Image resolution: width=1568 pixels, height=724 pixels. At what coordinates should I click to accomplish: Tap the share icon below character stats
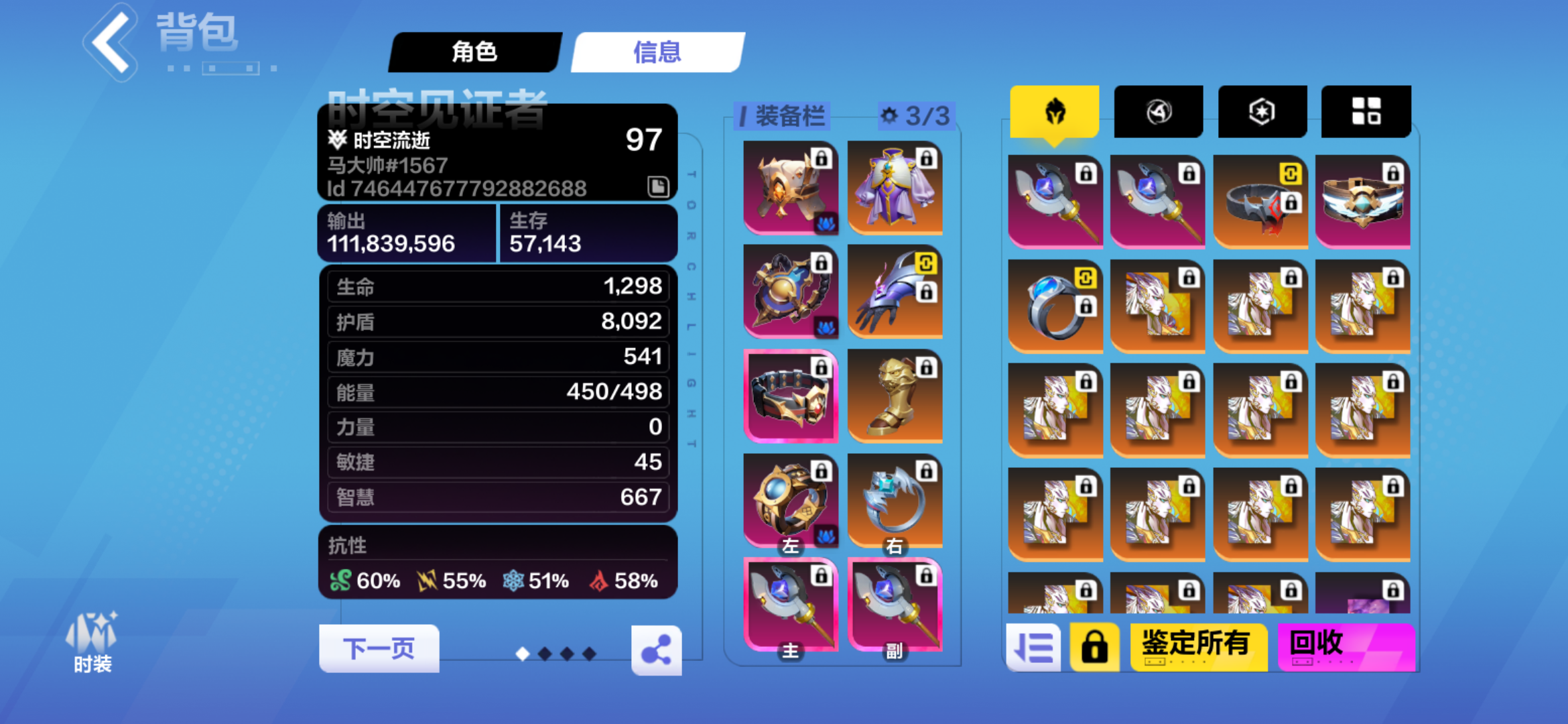tap(657, 648)
